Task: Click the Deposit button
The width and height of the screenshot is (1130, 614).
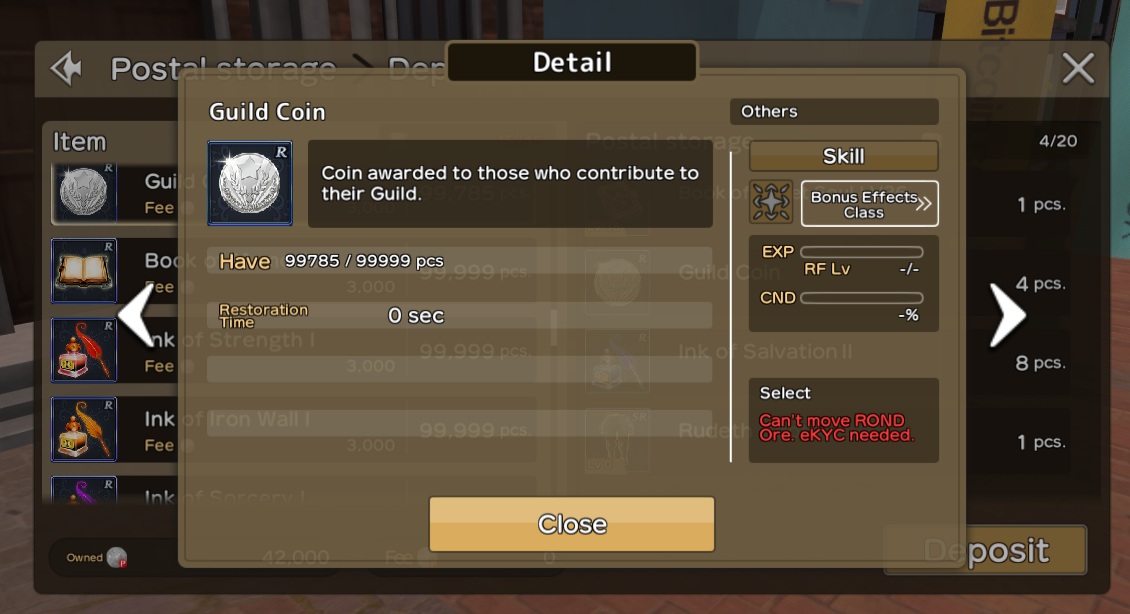Action: point(984,550)
